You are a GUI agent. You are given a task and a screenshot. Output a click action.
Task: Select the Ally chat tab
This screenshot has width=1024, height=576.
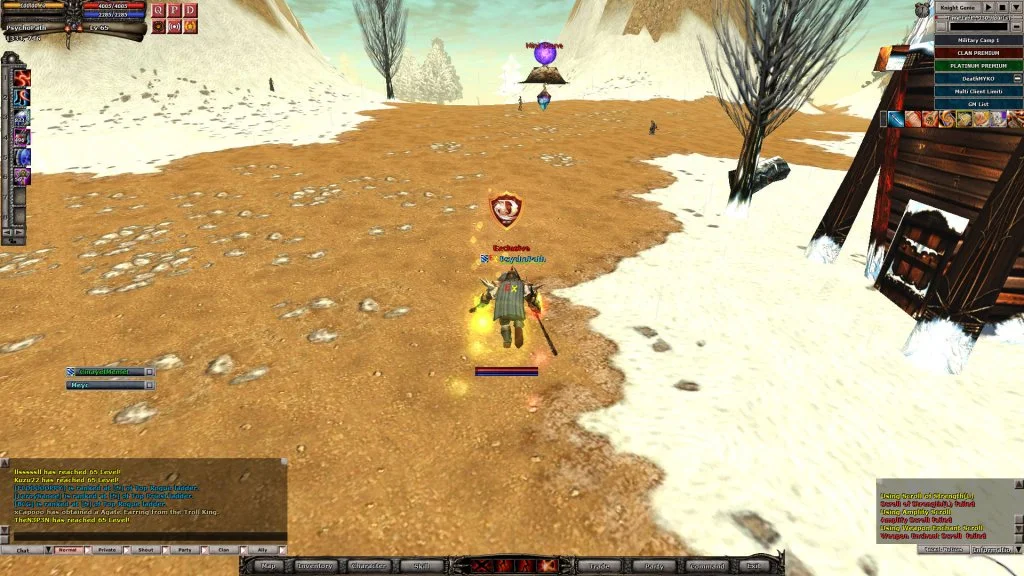pos(262,550)
